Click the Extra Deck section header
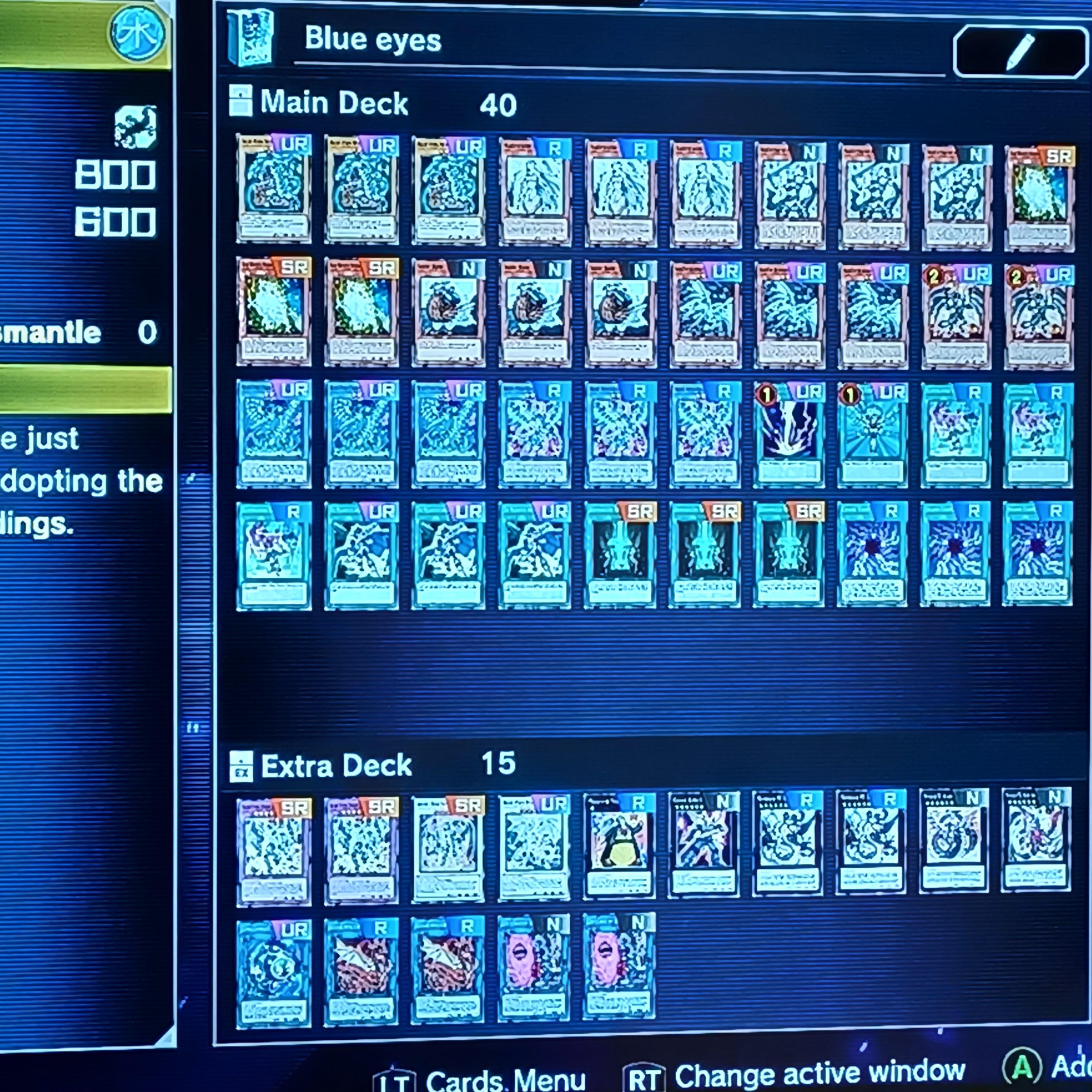The image size is (1092, 1092). pos(336,766)
